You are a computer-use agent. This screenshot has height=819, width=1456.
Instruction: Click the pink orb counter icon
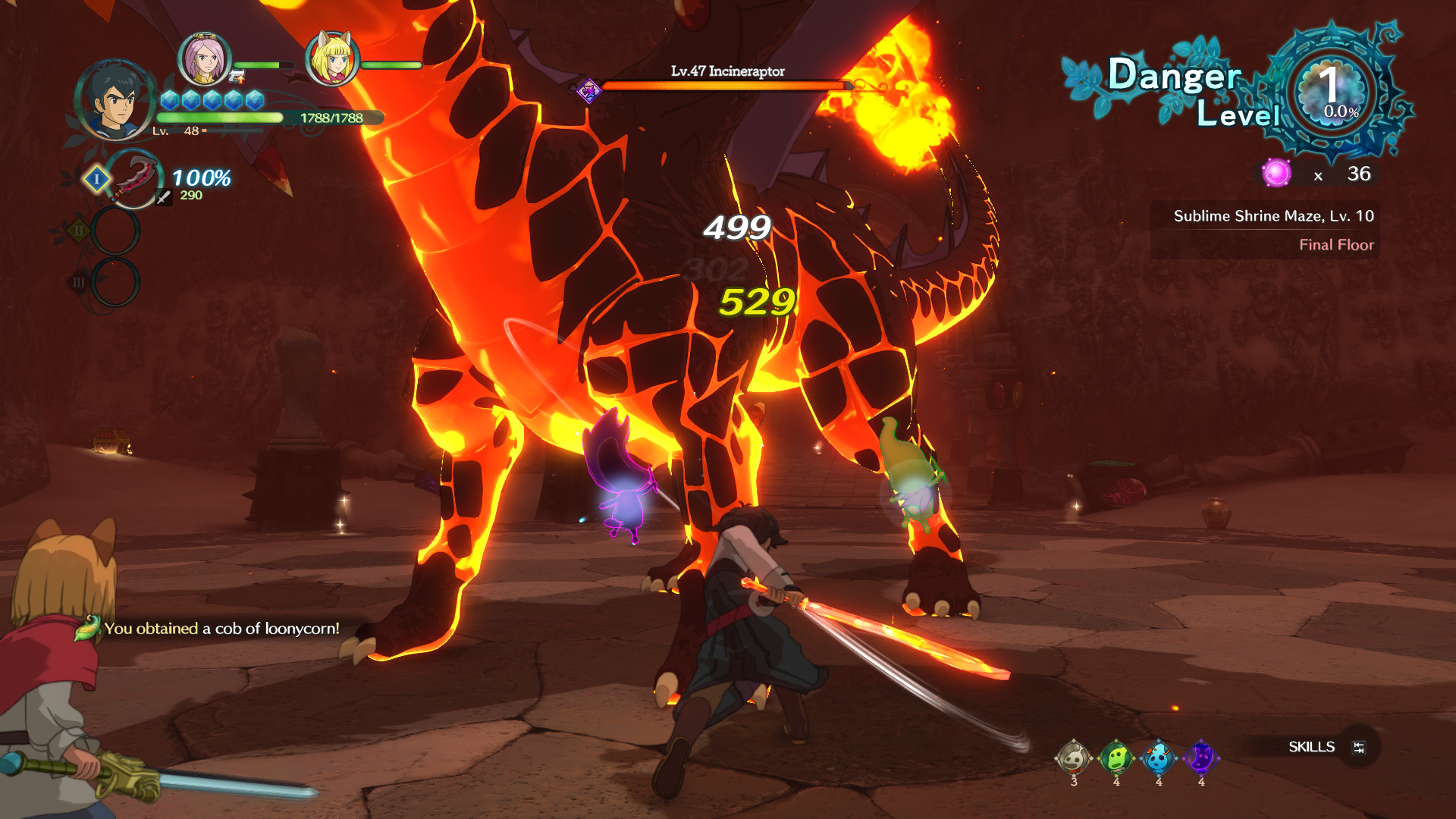point(1276,174)
